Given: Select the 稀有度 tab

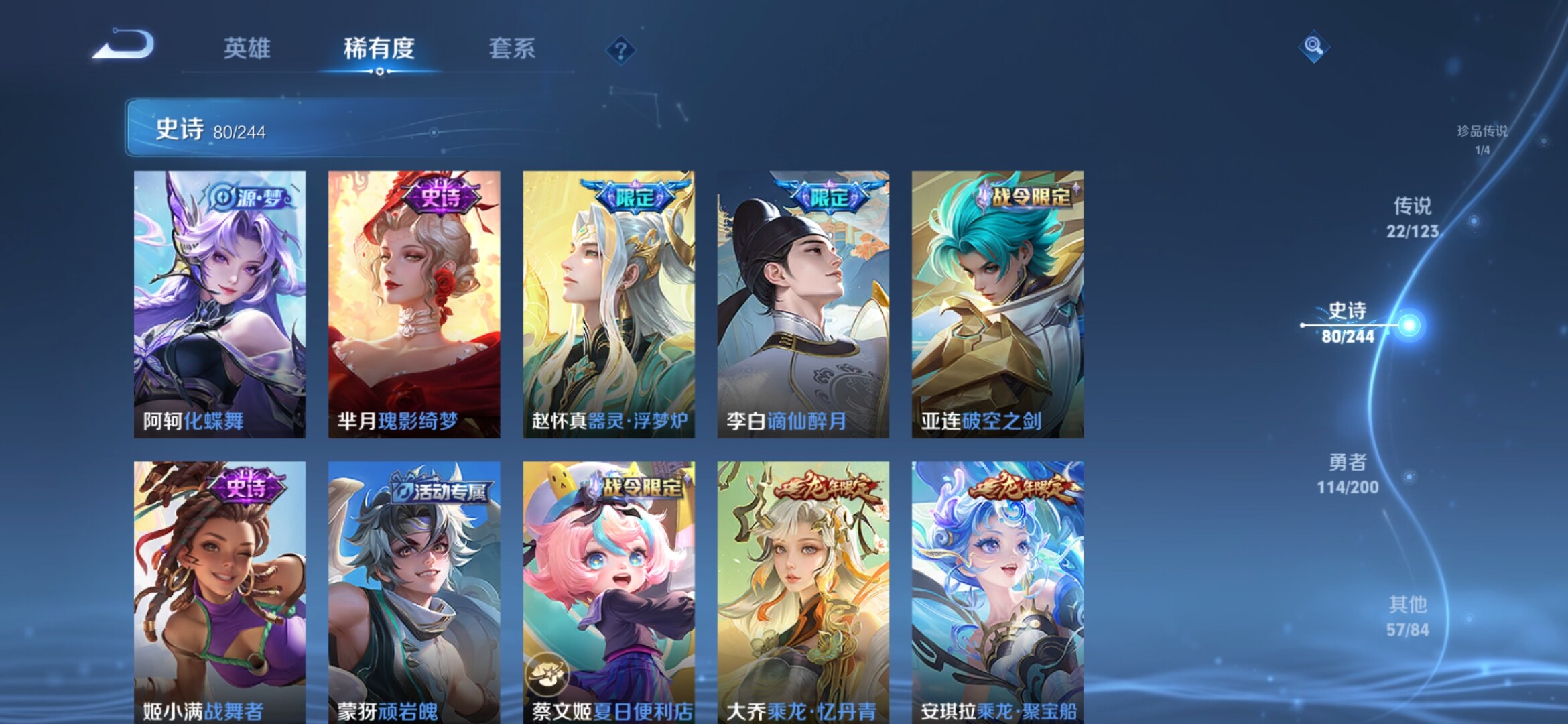Looking at the screenshot, I should tap(379, 48).
